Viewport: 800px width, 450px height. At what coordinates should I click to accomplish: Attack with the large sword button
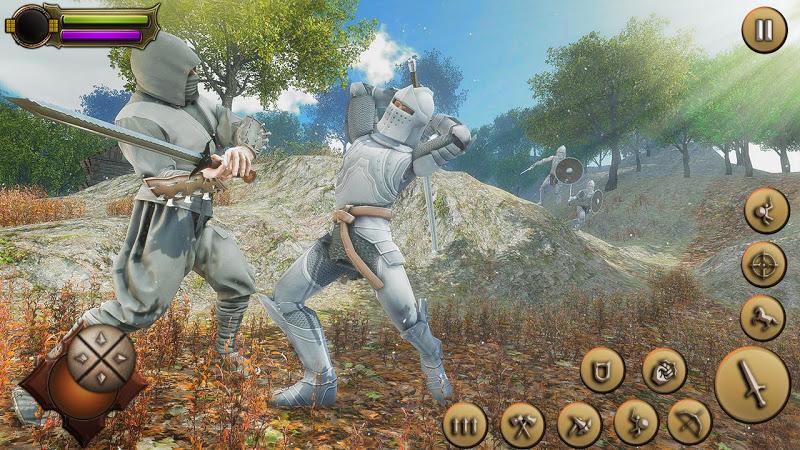(752, 384)
